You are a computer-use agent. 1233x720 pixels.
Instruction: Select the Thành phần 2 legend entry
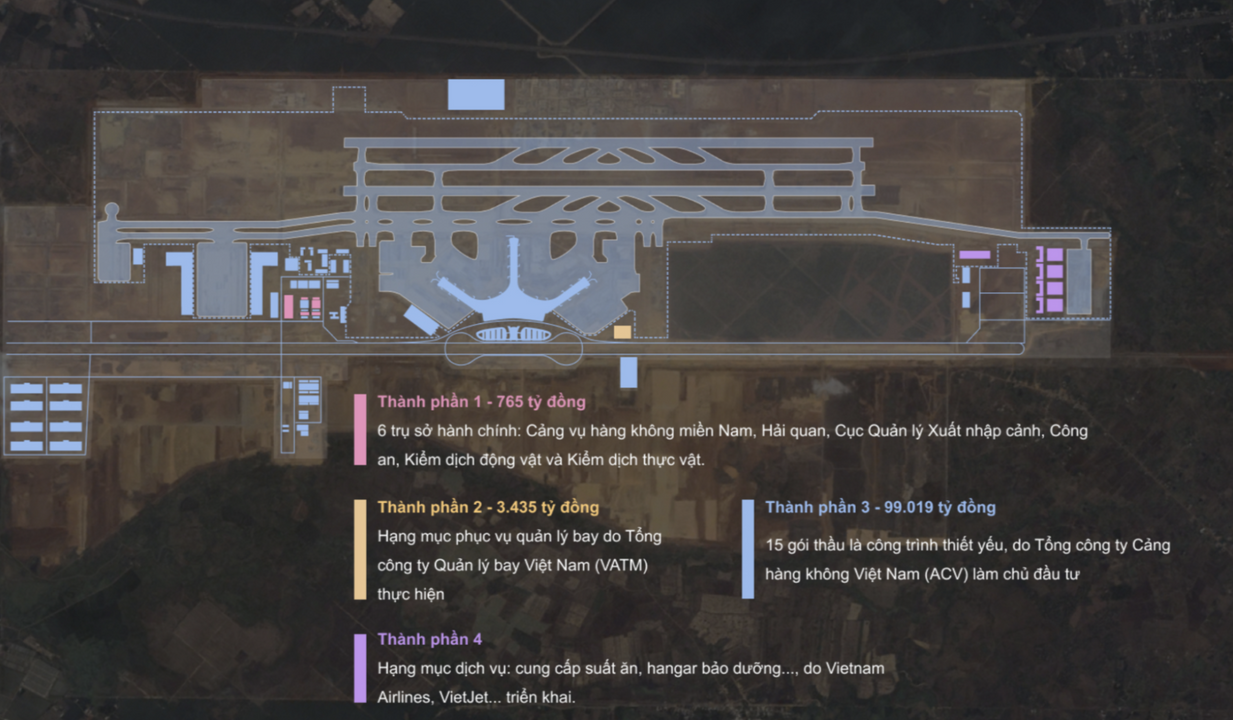coord(488,508)
